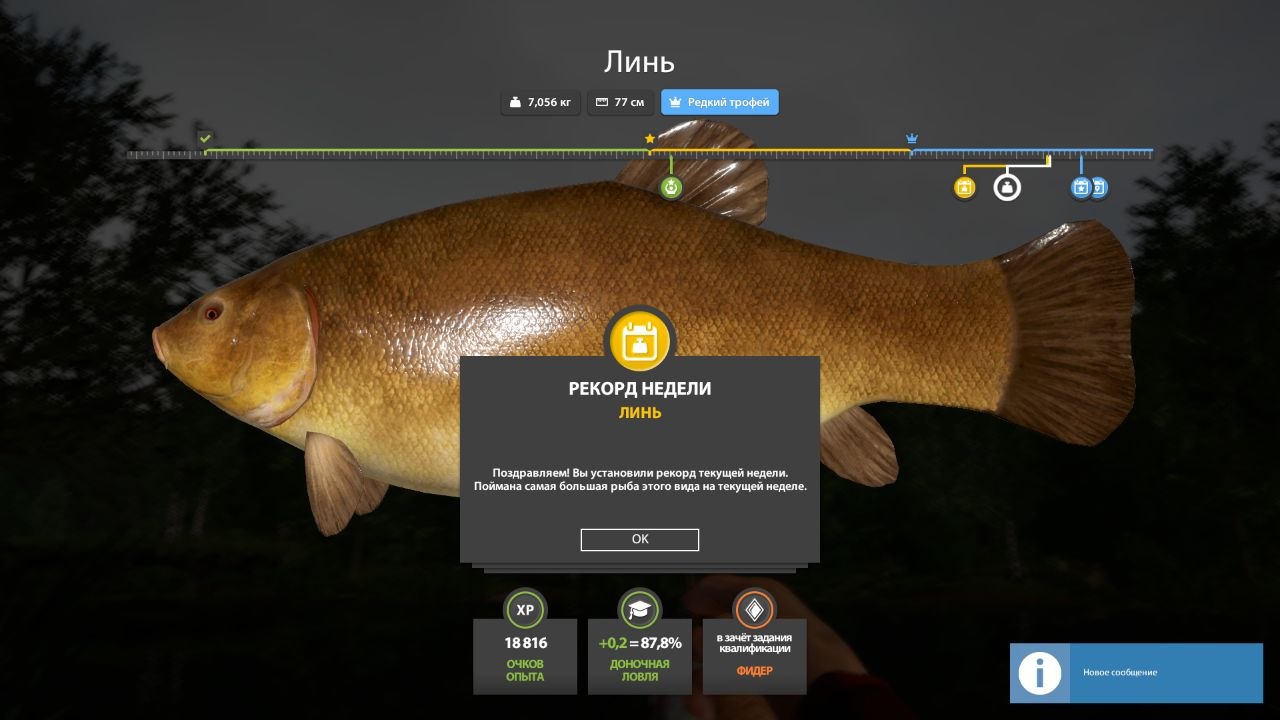Viewport: 1280px width, 720px height.
Task: Select the white weight record circle icon
Action: click(1006, 186)
